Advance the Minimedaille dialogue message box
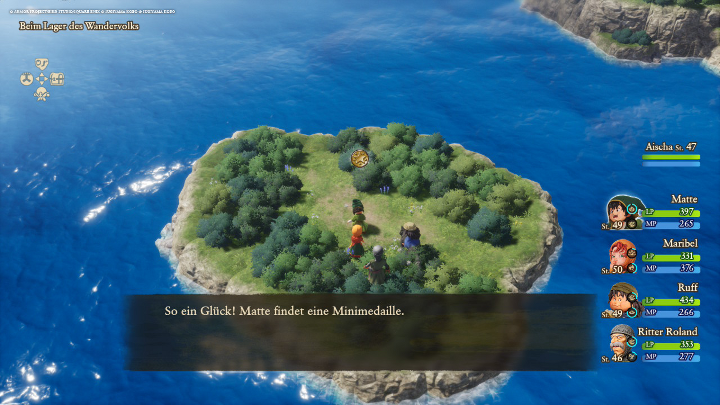 (x=359, y=332)
